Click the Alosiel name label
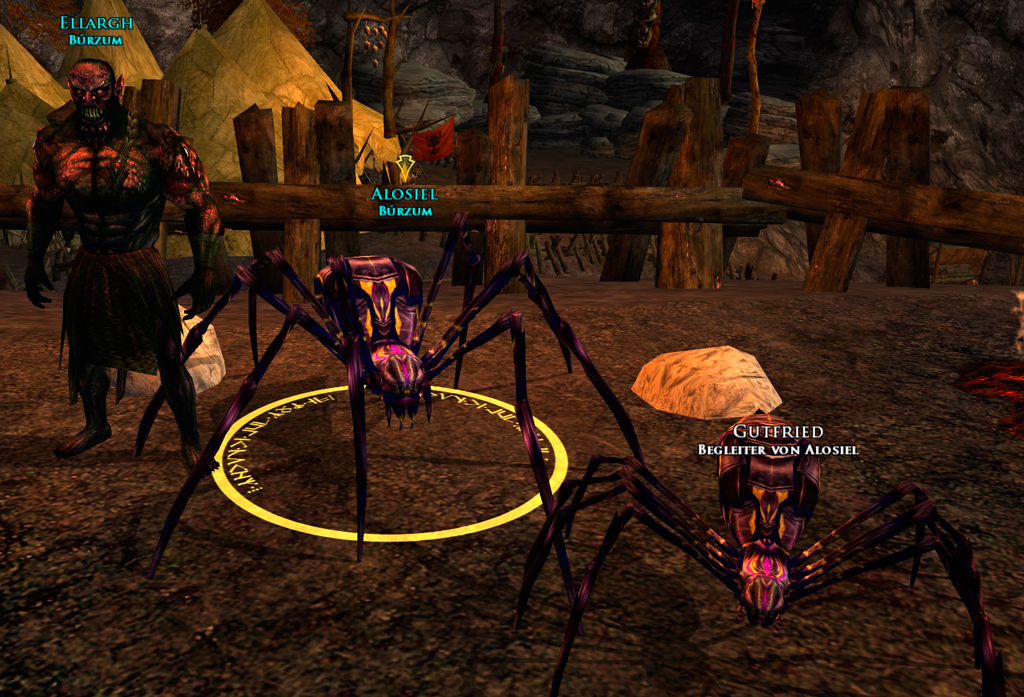The height and width of the screenshot is (697, 1024). click(x=404, y=194)
